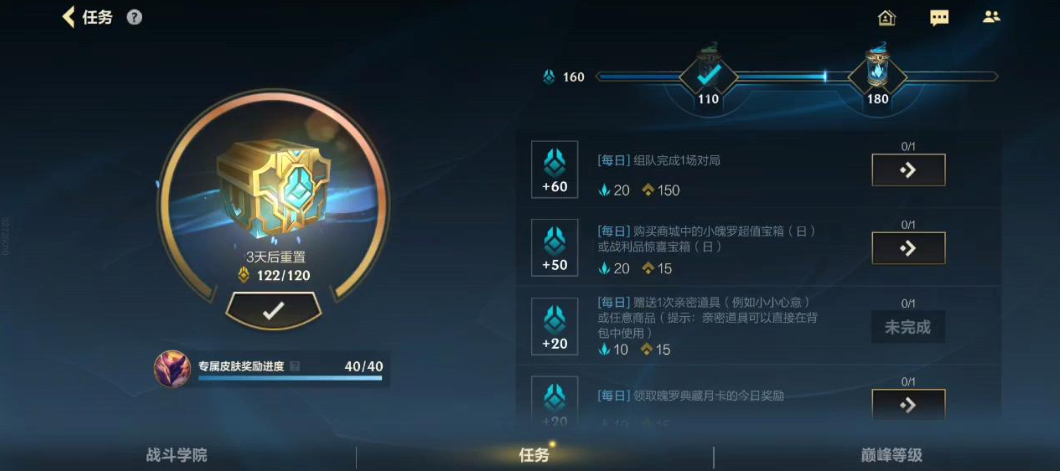Go to the 组队完成1场对局 task
Image resolution: width=1060 pixels, height=471 pixels.
pos(908,170)
